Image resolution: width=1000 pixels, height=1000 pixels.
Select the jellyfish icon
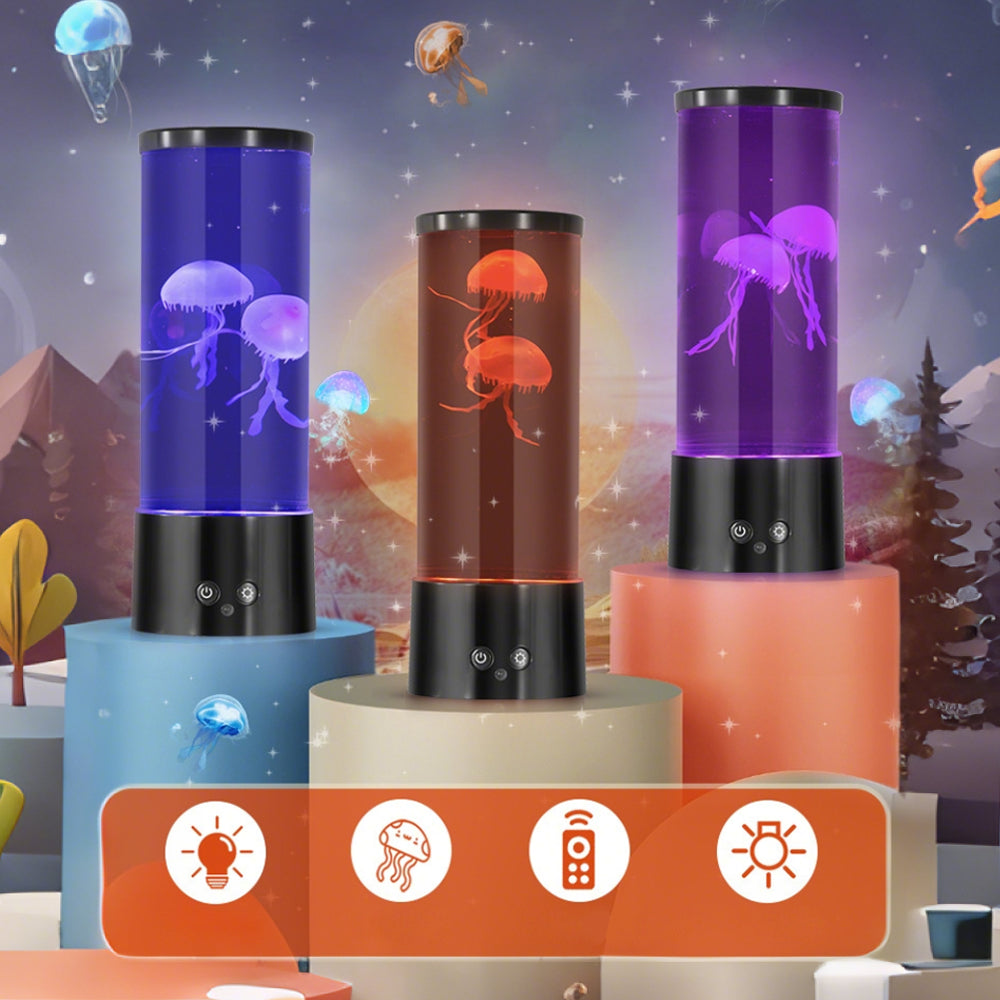click(401, 851)
